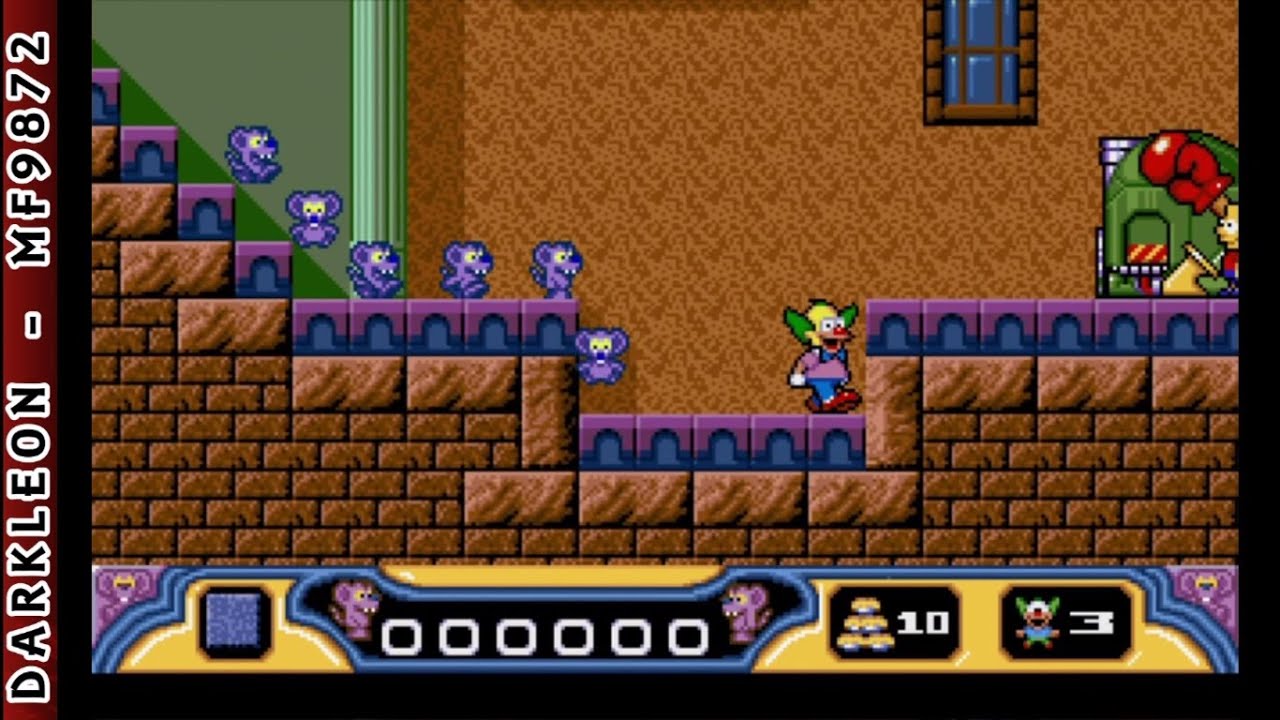
Task: Click the red boxing glove on the green machine
Action: [1185, 167]
